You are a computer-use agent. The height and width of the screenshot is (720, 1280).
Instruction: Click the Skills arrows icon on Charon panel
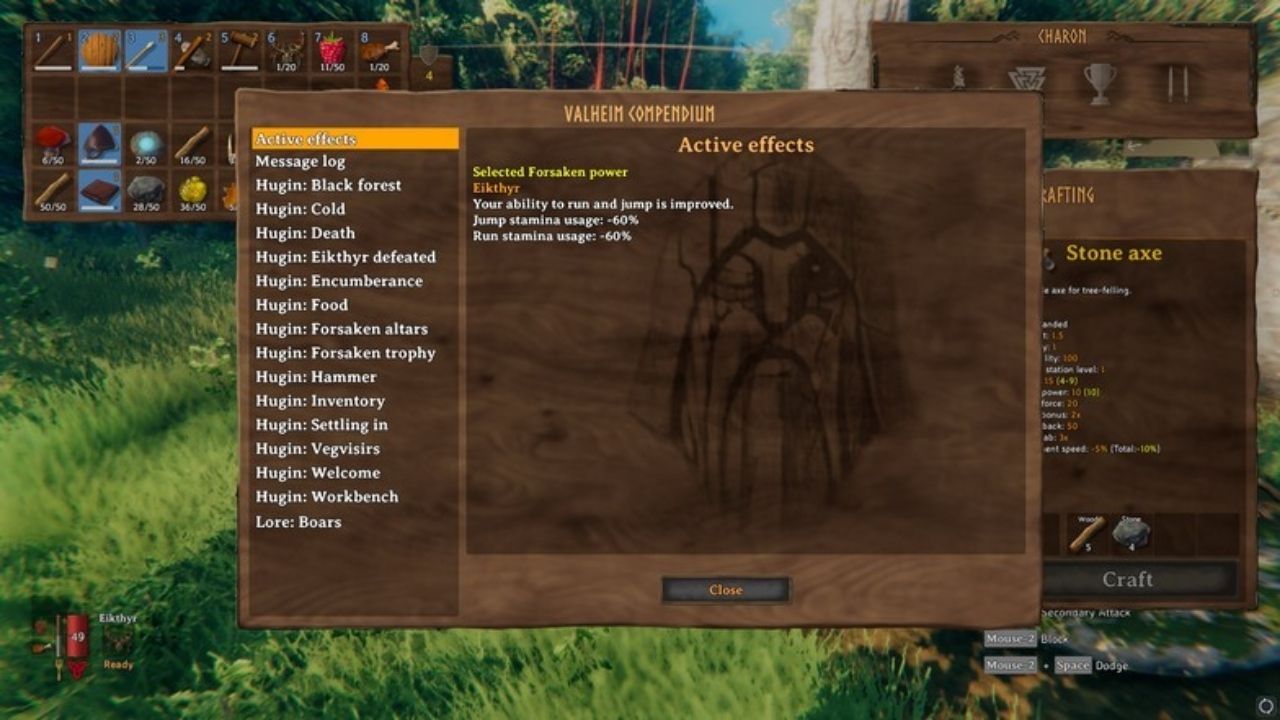(x=1176, y=80)
